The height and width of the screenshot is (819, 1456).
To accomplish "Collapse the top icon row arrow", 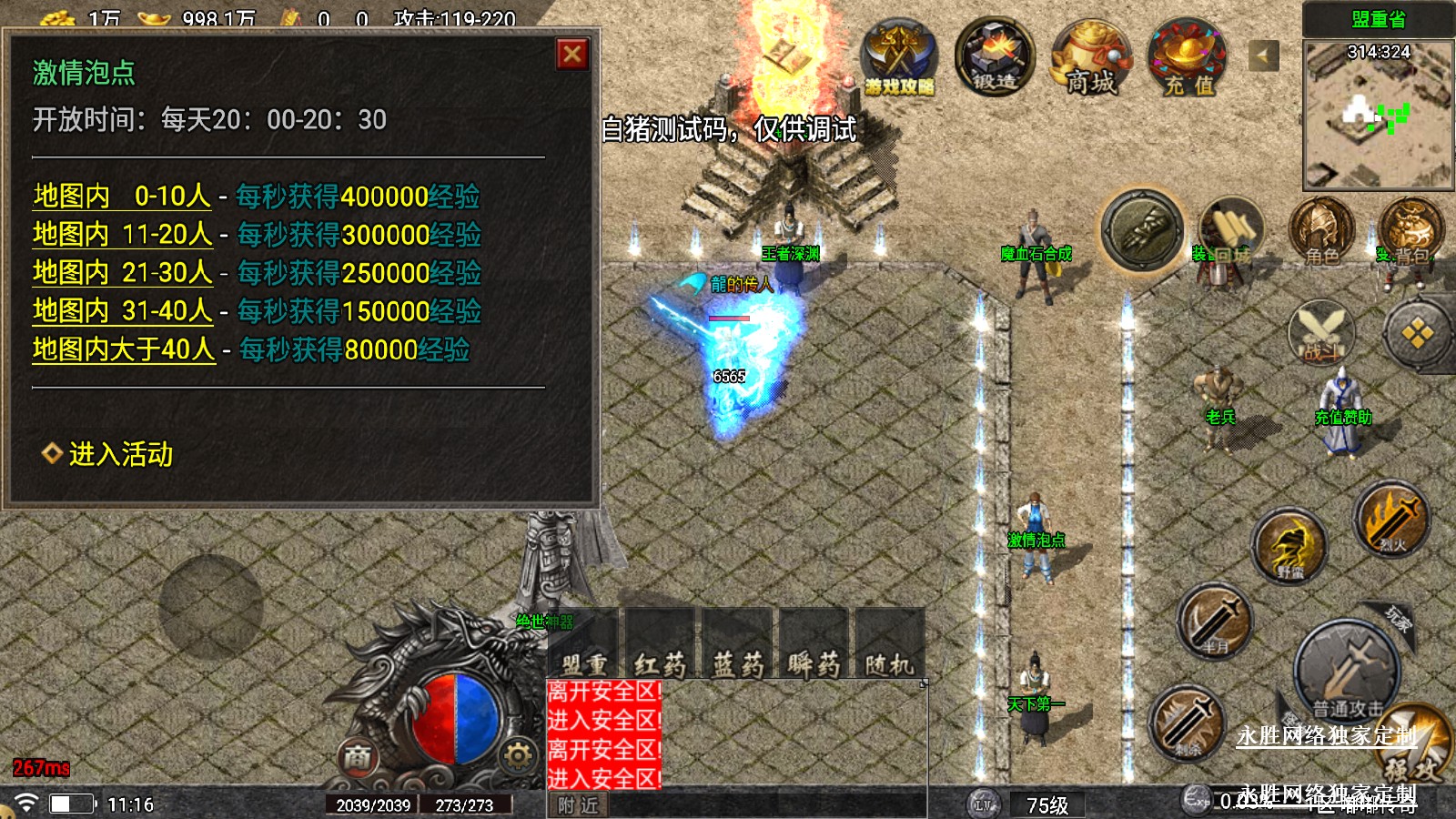I will [x=1262, y=56].
